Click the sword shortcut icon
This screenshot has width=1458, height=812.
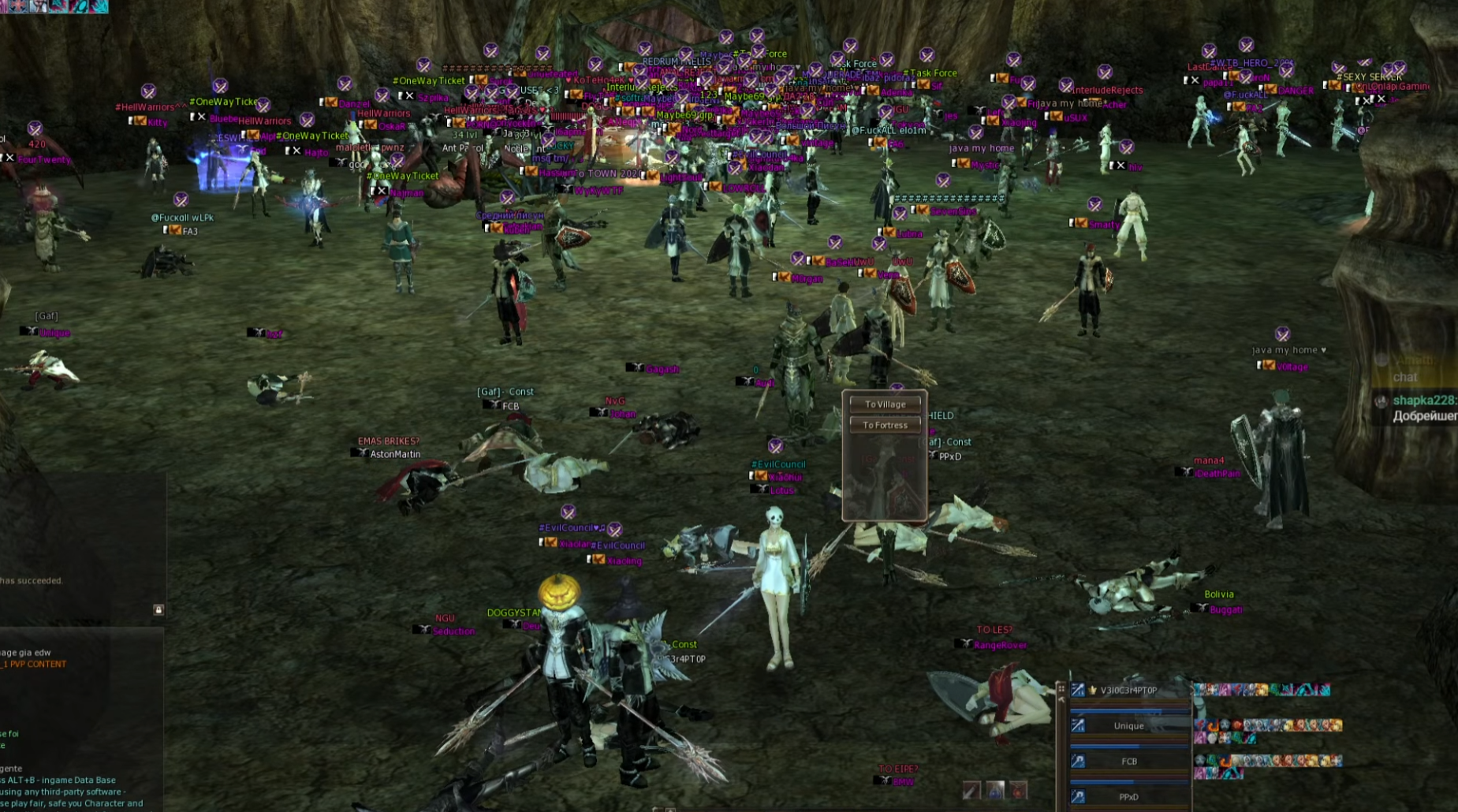(971, 790)
